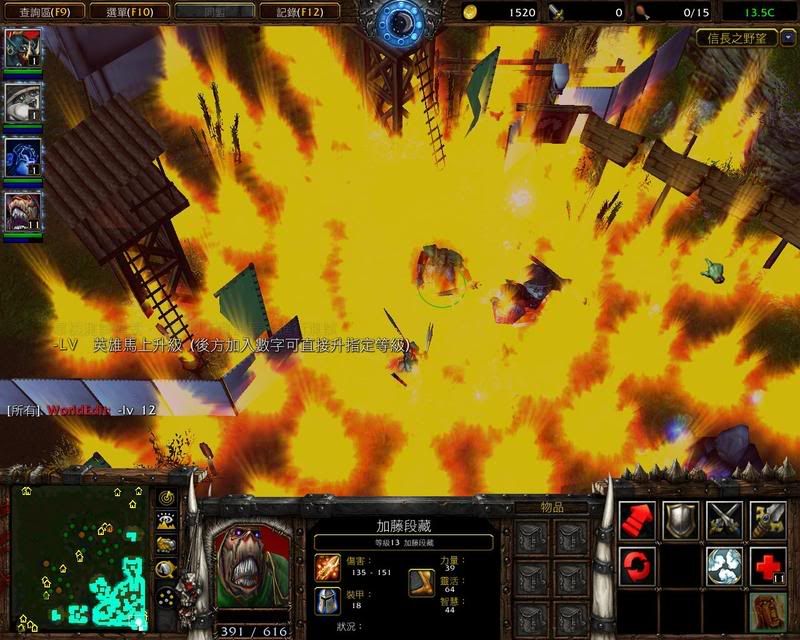Select the grey-white hero portrait icon

[22, 101]
